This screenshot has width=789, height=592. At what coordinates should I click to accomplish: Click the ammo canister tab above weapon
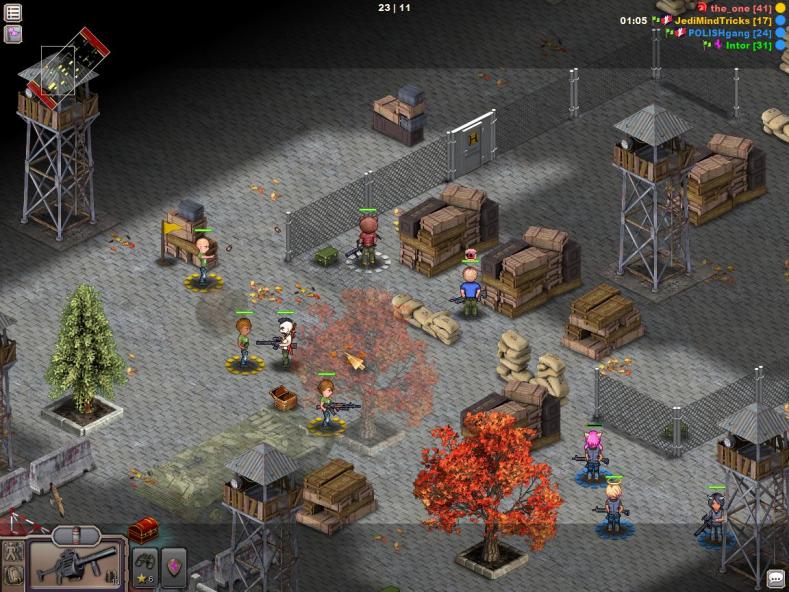pyautogui.click(x=76, y=533)
